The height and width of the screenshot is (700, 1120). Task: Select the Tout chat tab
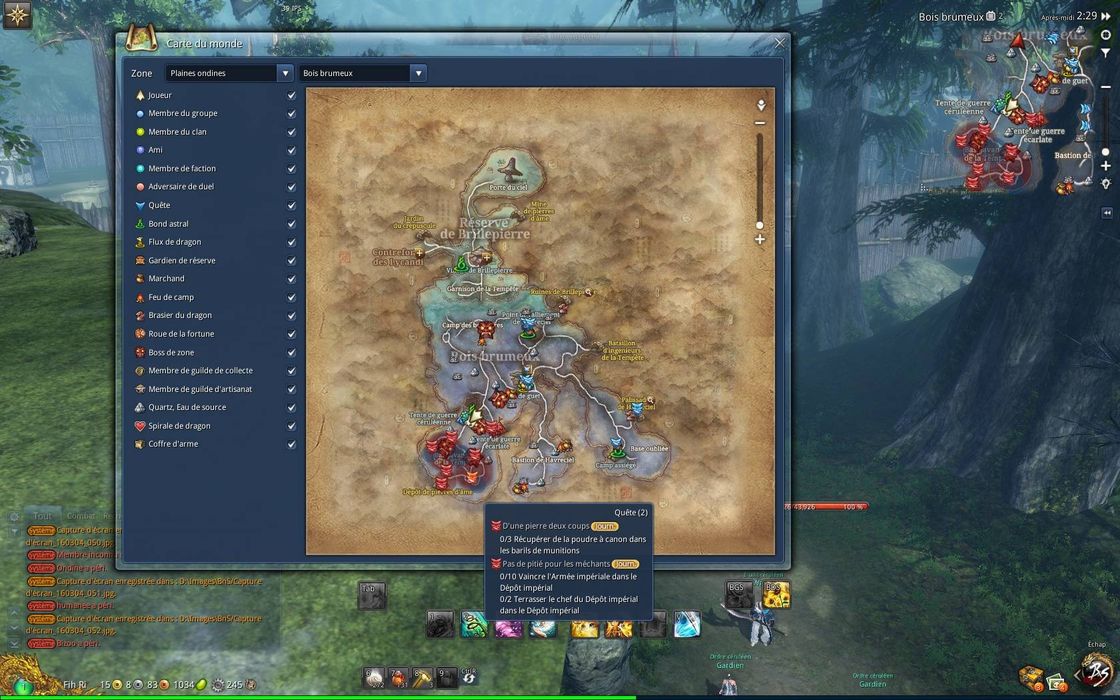pos(42,516)
